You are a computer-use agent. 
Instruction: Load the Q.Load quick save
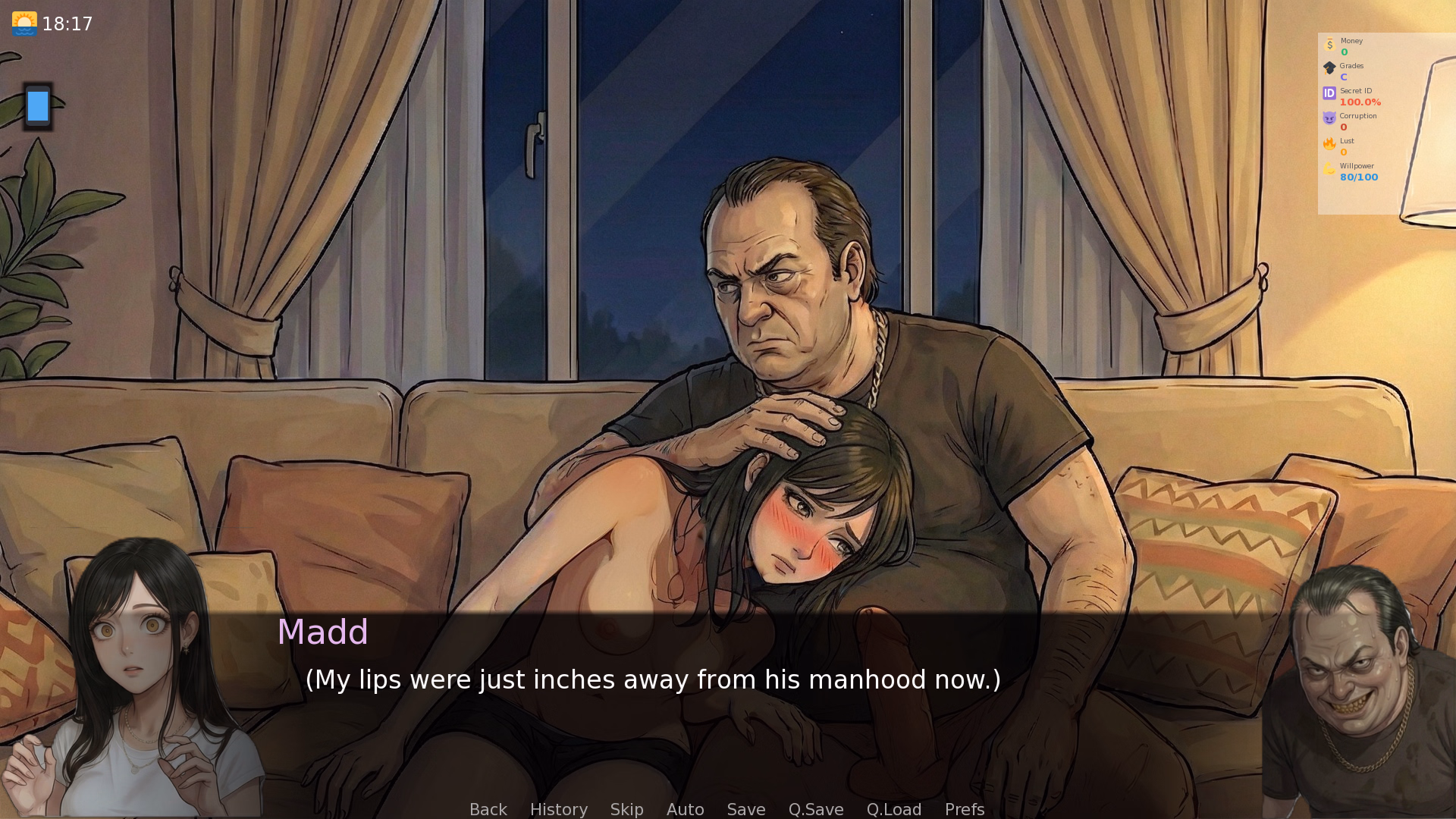(x=893, y=809)
